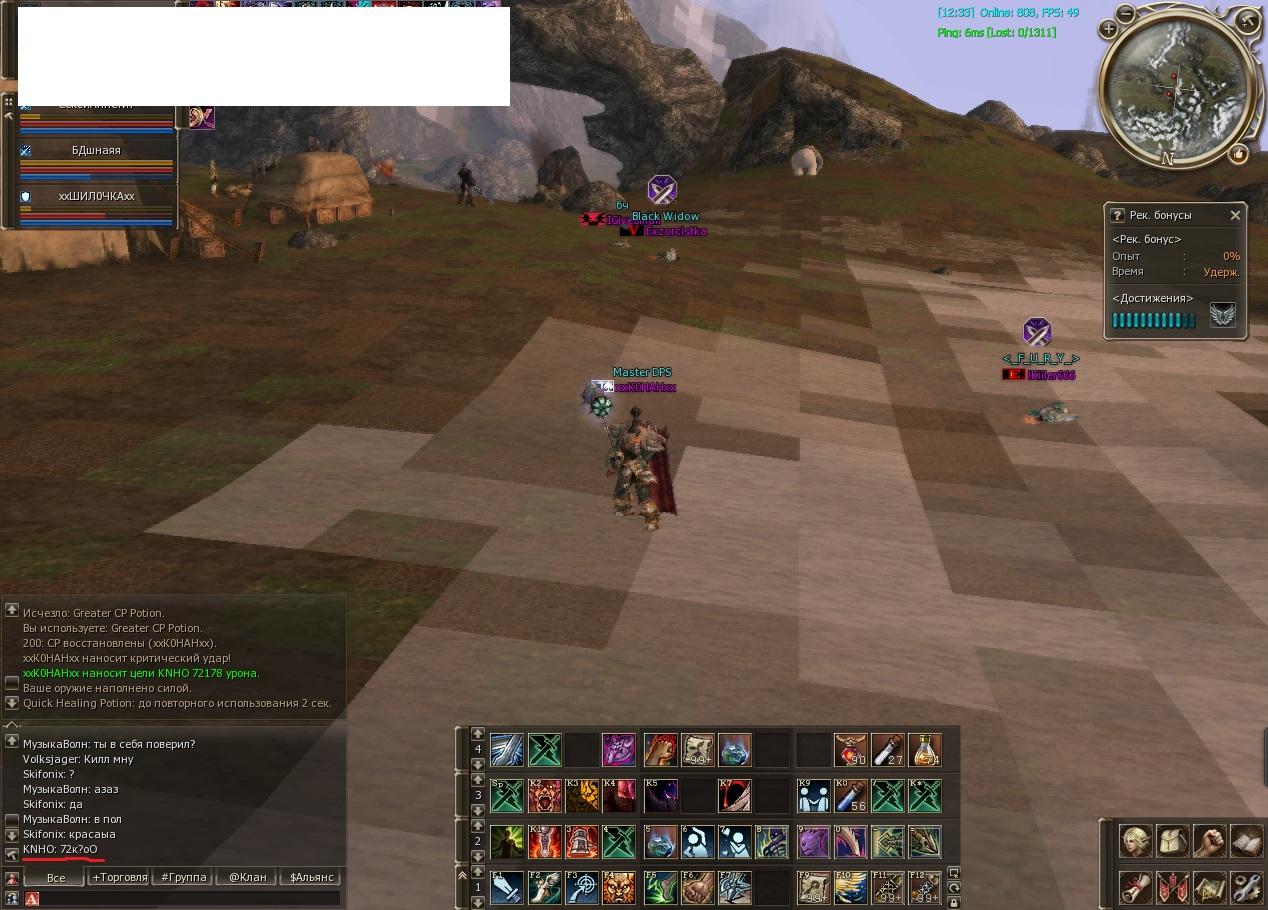Open help for the Рек. бонусы panel
Image resolution: width=1268 pixels, height=910 pixels.
[x=1117, y=215]
